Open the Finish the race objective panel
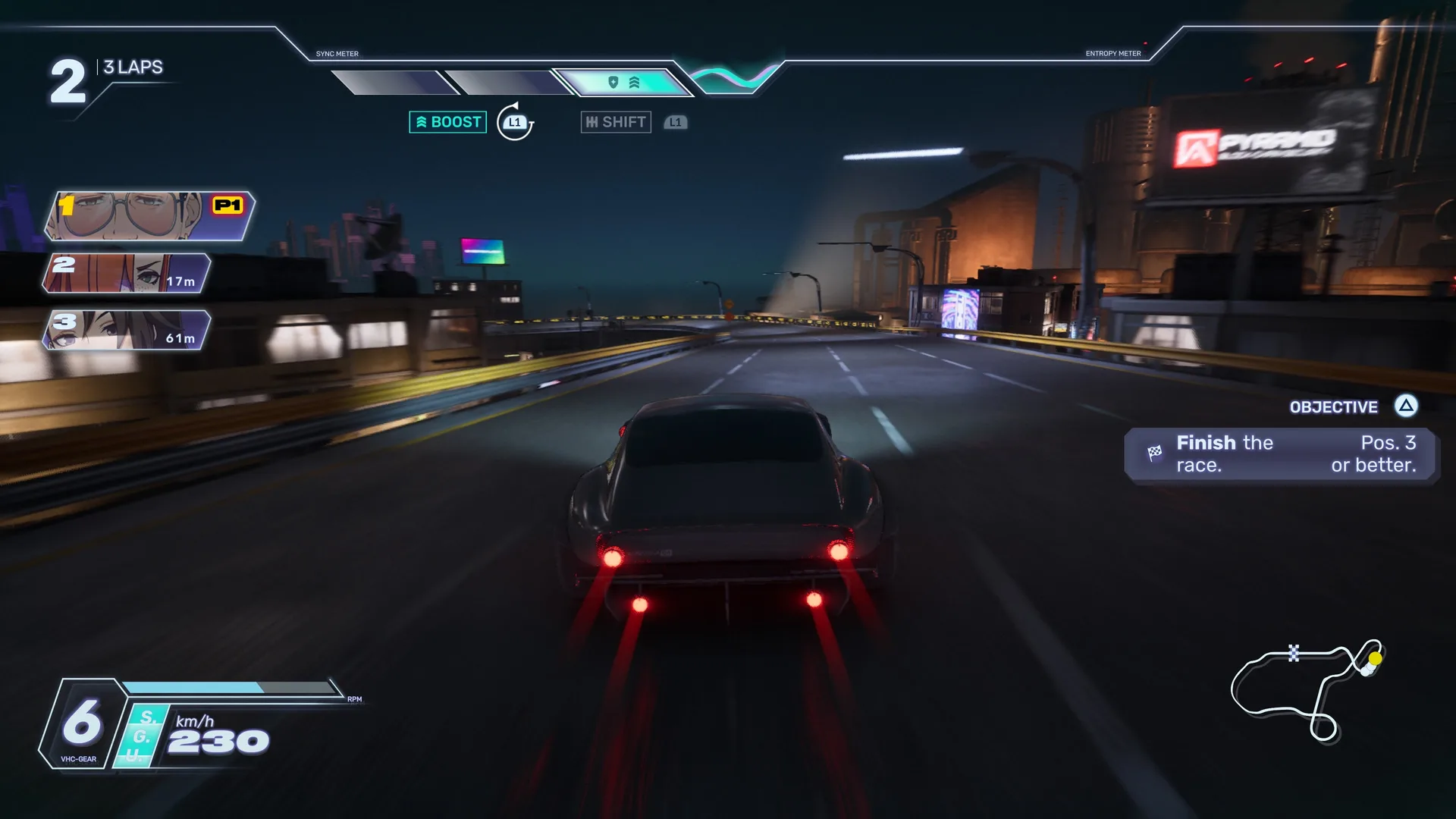 (1280, 453)
